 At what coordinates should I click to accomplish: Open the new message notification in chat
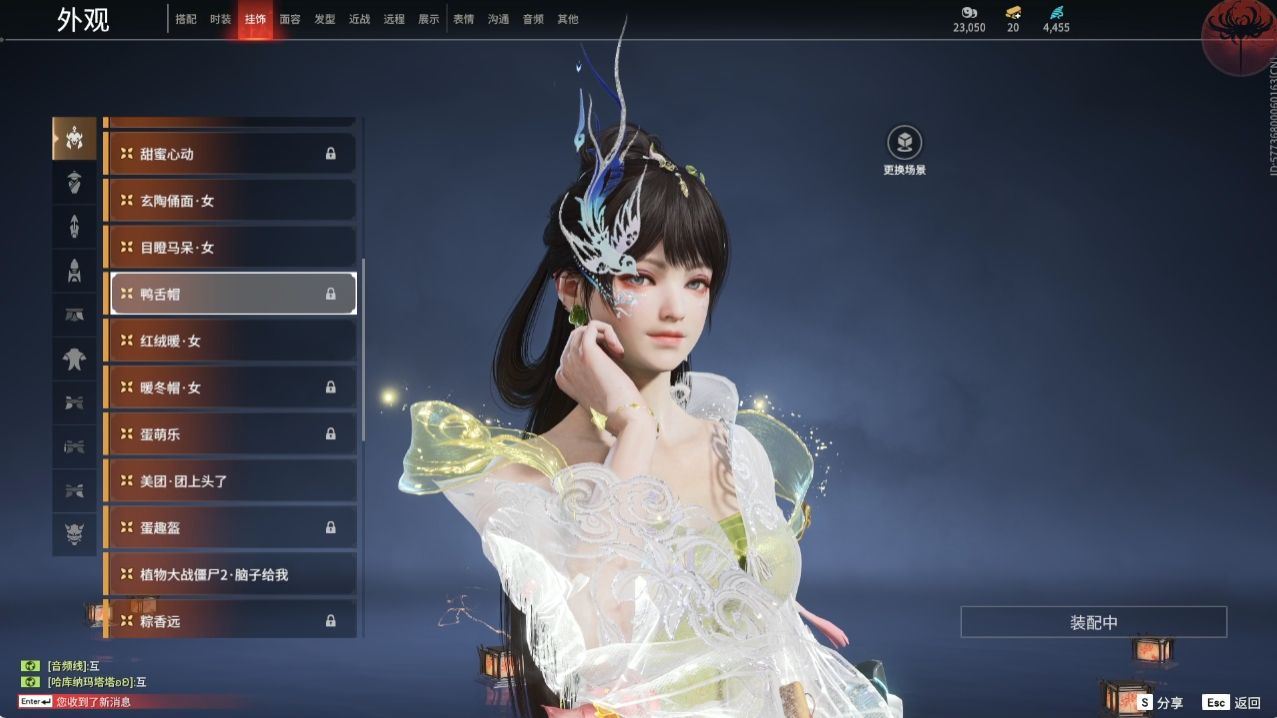click(x=92, y=702)
